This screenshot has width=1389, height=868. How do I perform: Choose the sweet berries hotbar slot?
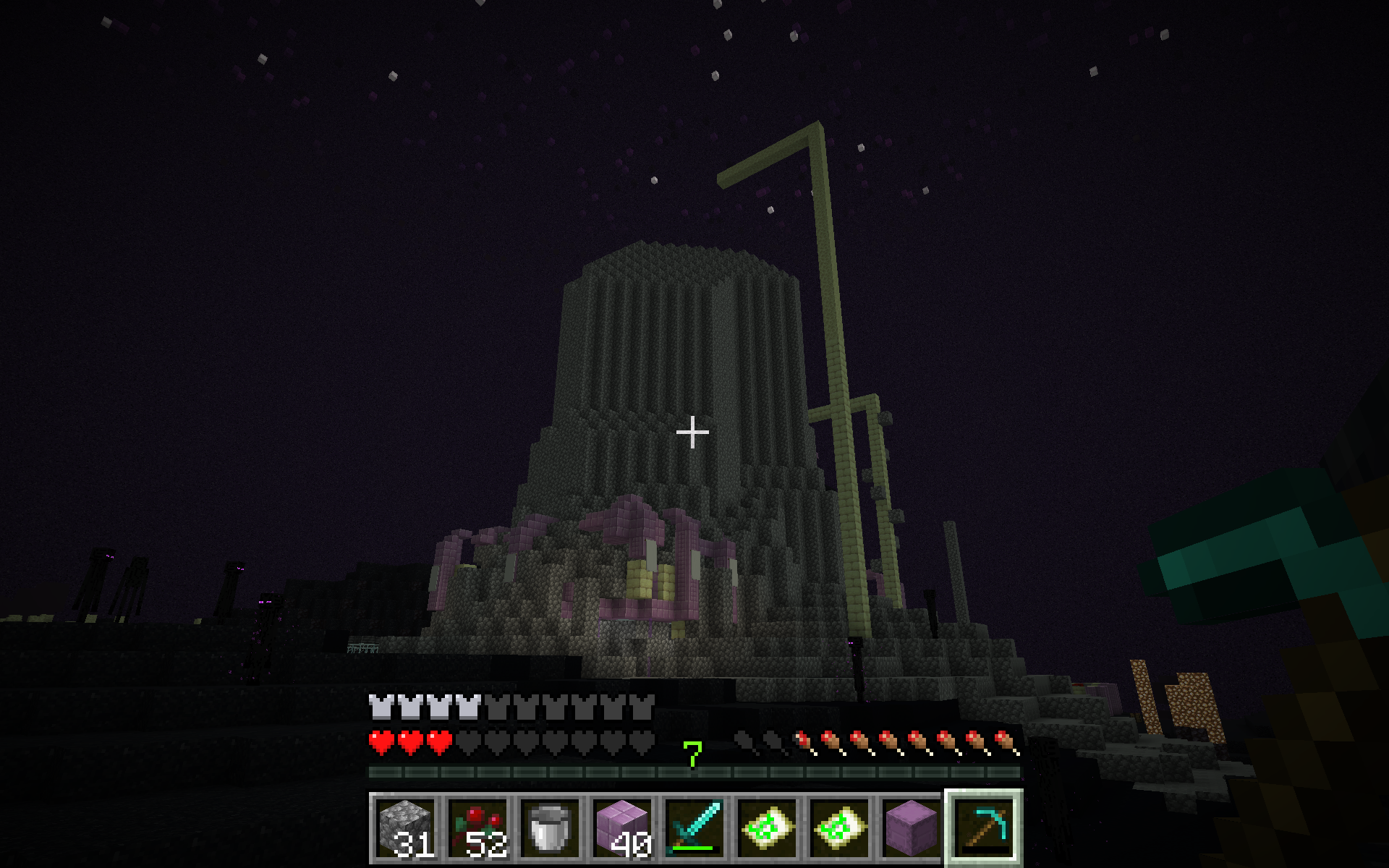477,827
